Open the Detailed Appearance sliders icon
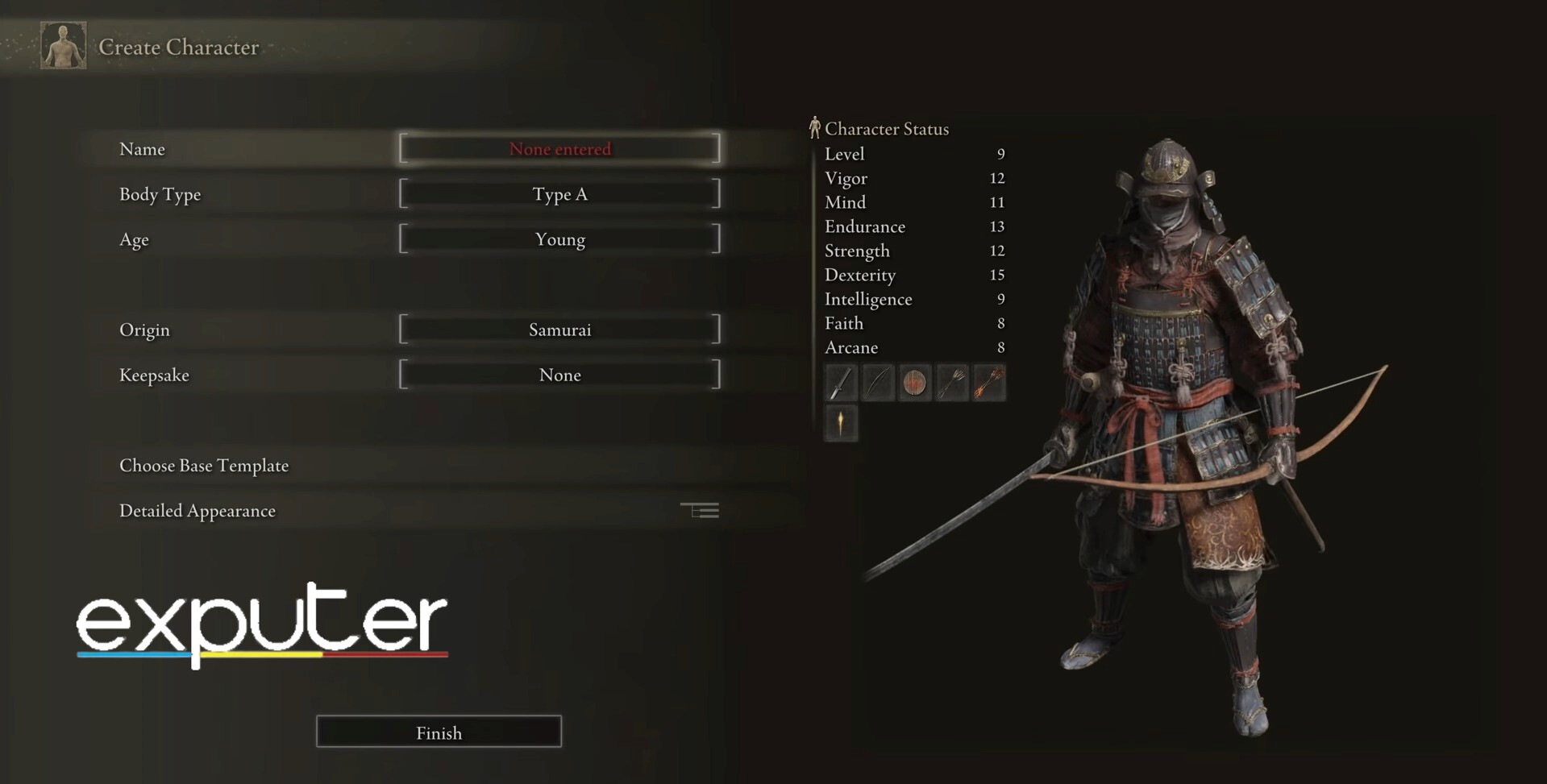The width and height of the screenshot is (1547, 784). pos(700,510)
